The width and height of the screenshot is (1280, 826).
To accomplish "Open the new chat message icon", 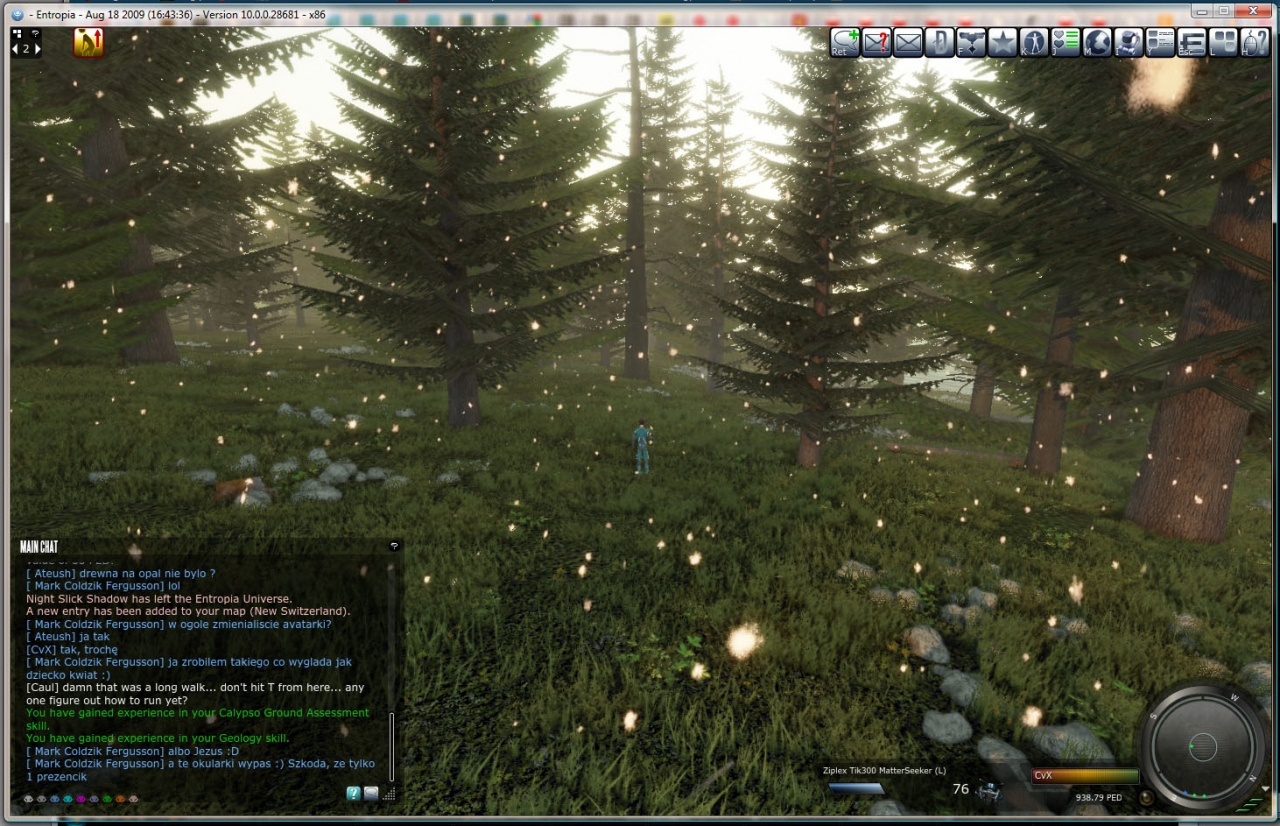I will coord(845,43).
